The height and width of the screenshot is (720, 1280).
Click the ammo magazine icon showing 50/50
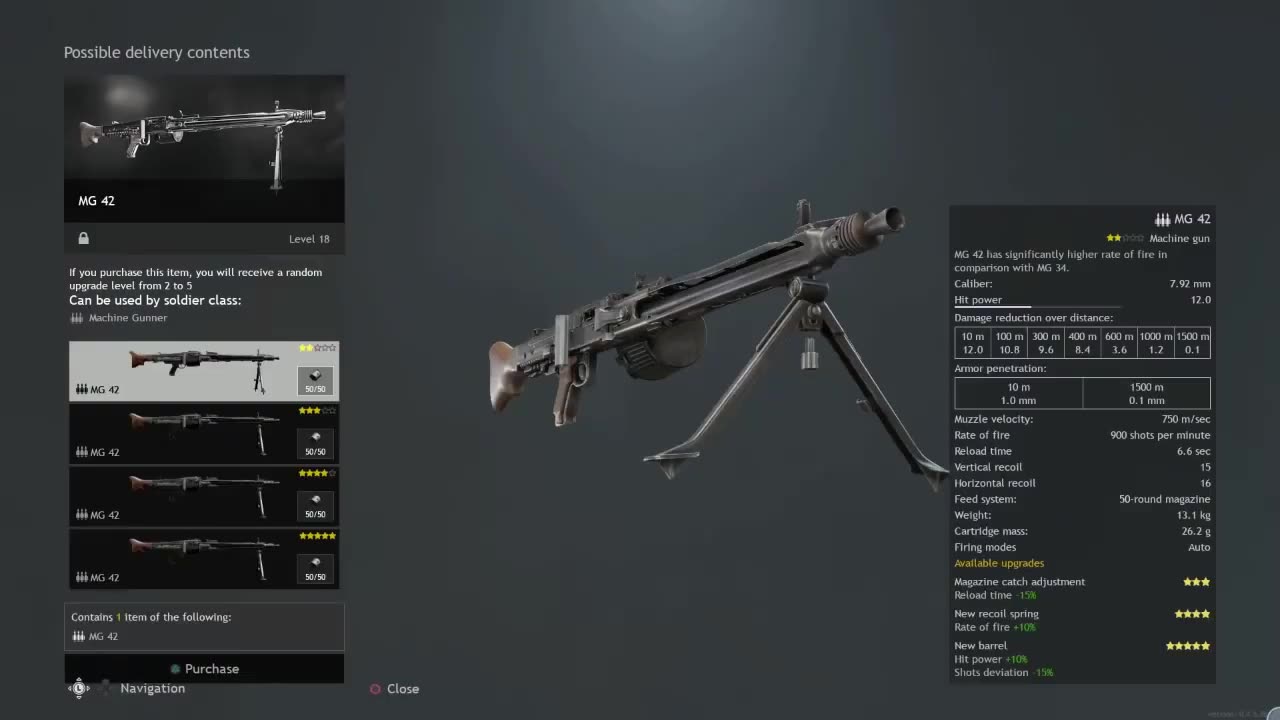click(315, 381)
